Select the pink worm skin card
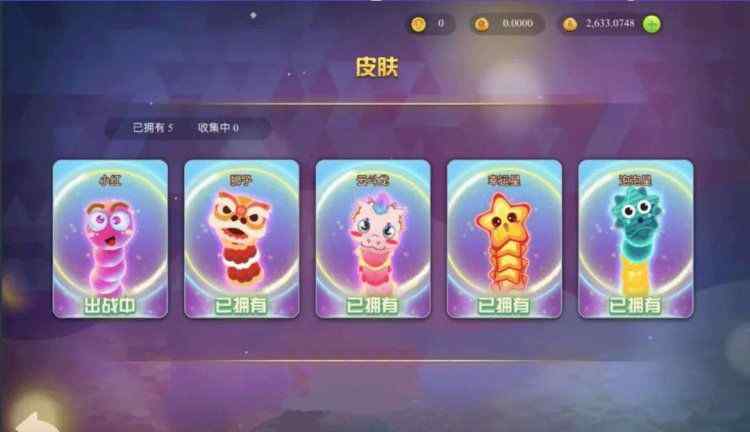 110,239
